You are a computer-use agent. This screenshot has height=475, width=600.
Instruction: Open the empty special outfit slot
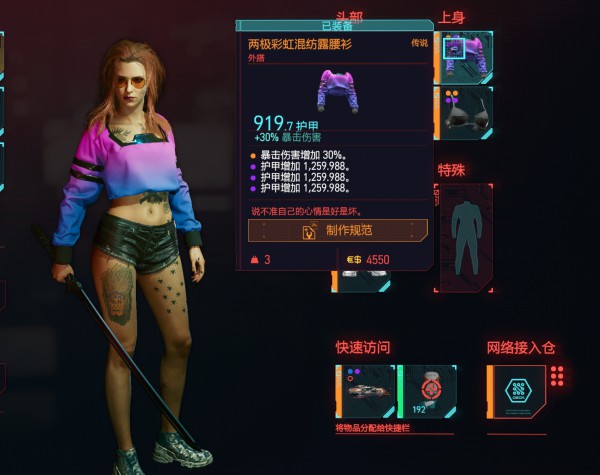465,236
